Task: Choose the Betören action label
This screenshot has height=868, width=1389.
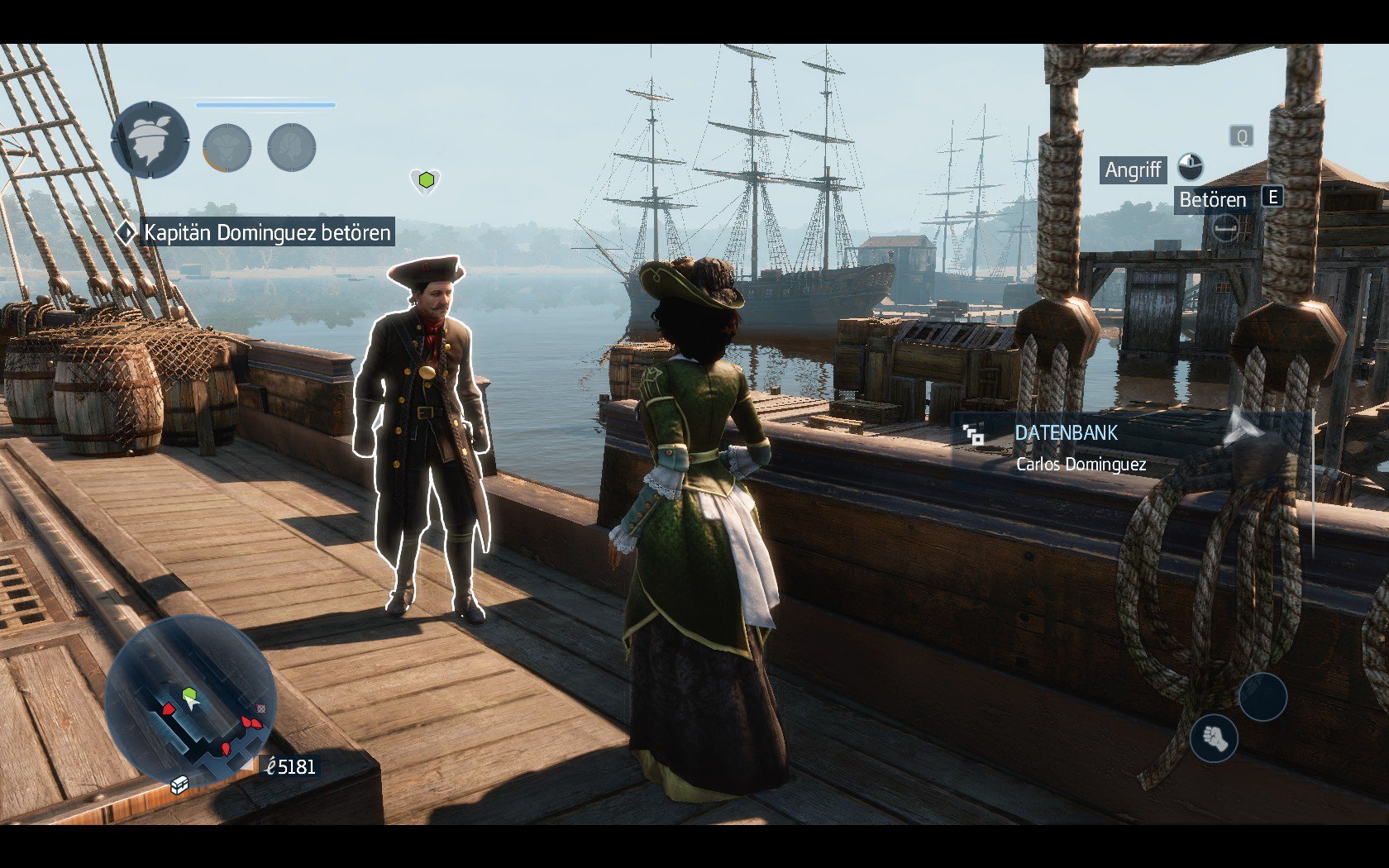Action: 1212,199
